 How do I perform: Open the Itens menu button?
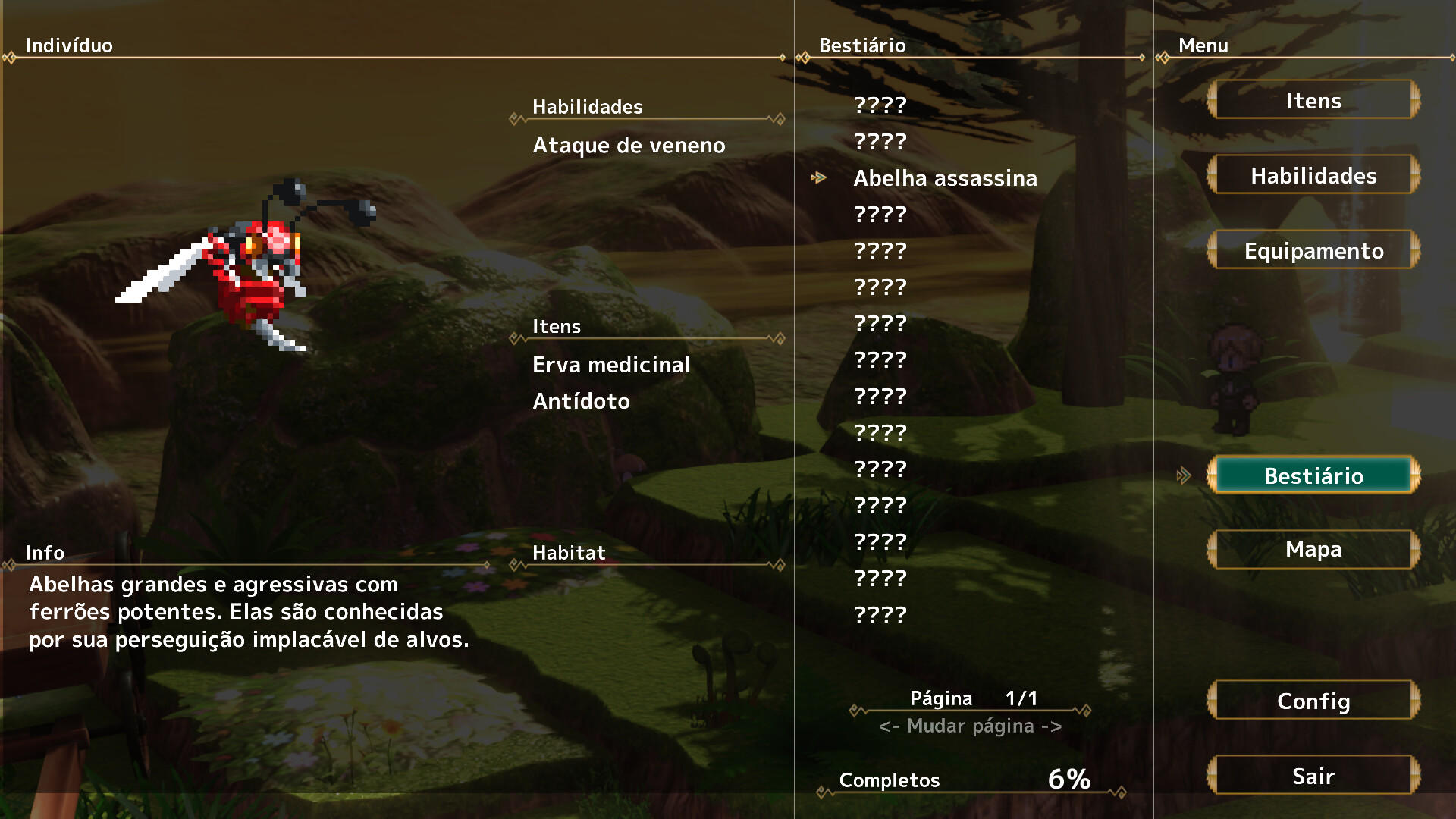click(x=1313, y=100)
